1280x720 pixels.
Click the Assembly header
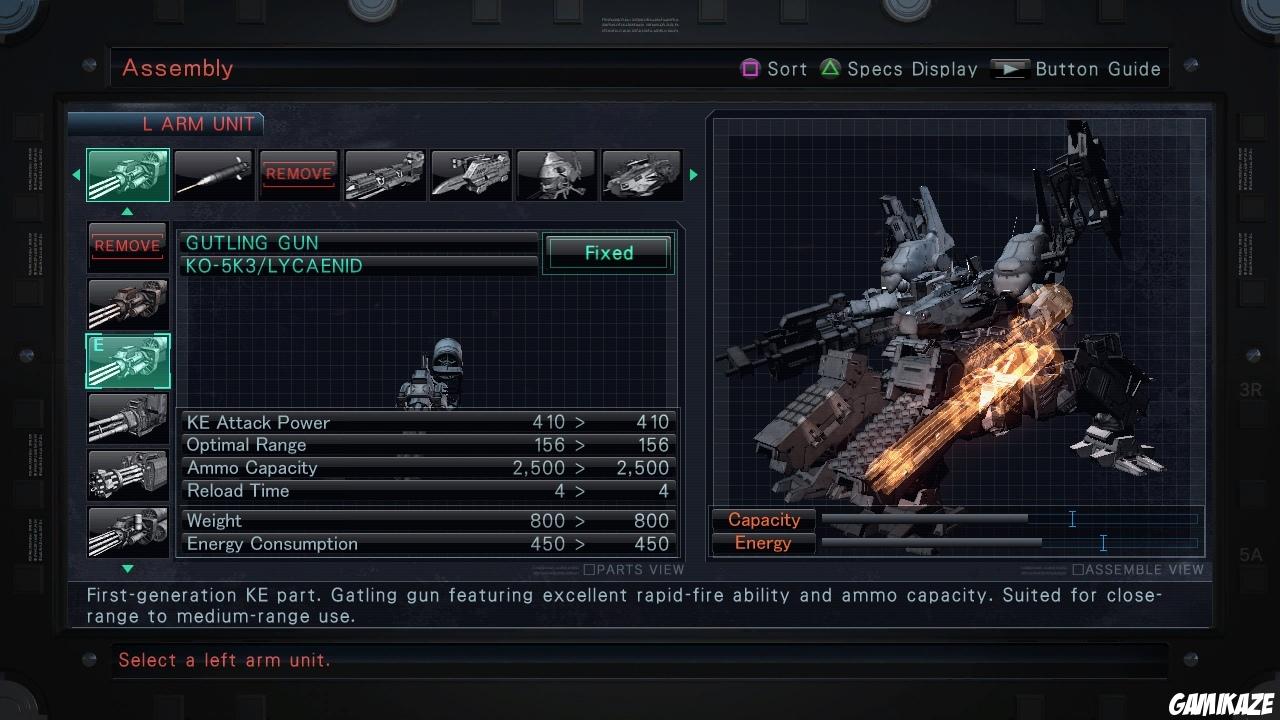pyautogui.click(x=178, y=68)
